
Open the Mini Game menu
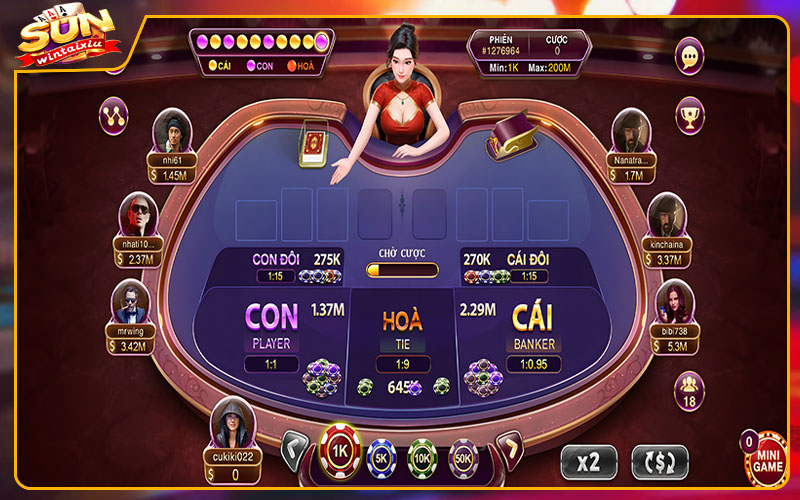point(768,460)
